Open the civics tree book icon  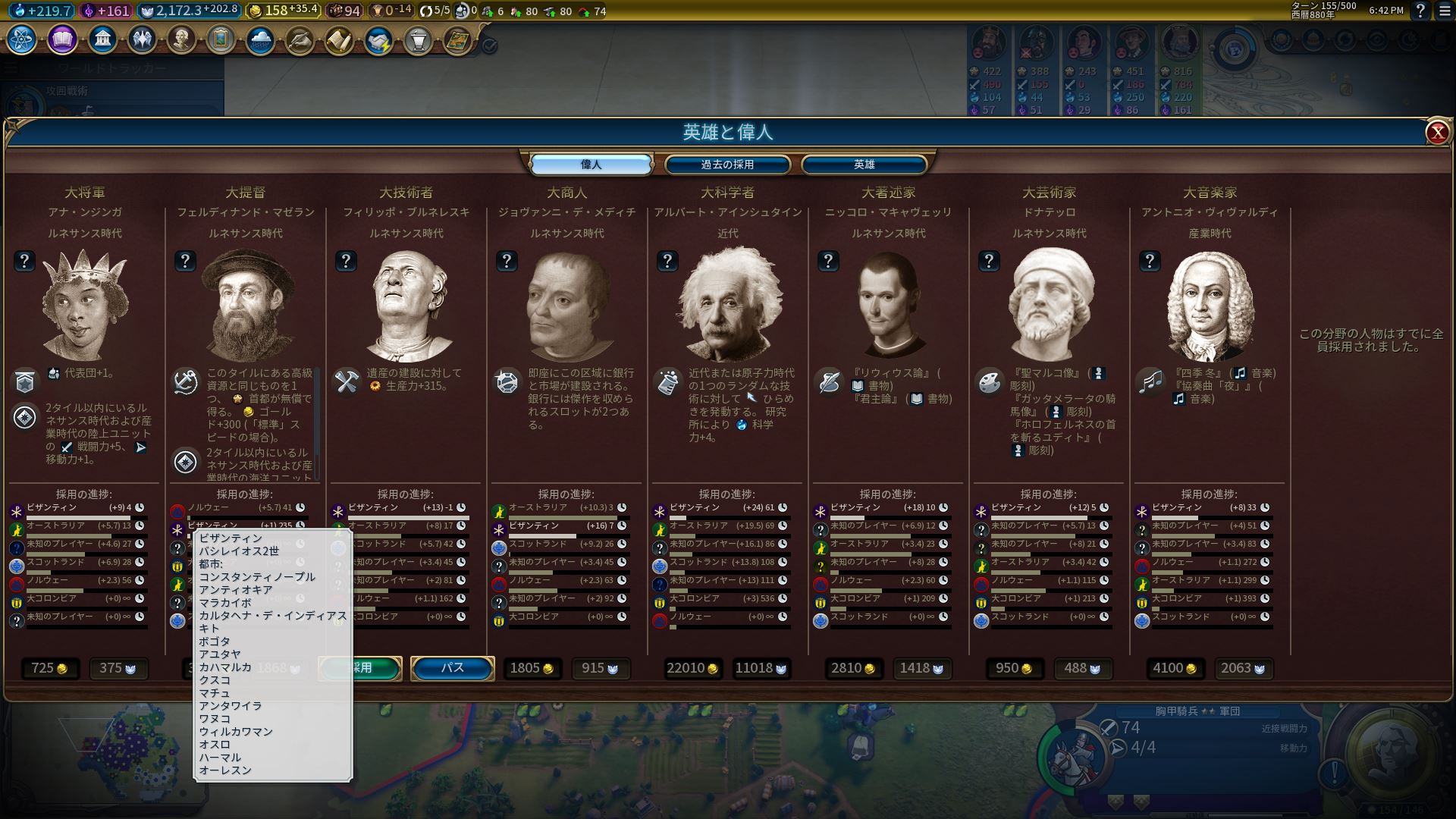62,39
